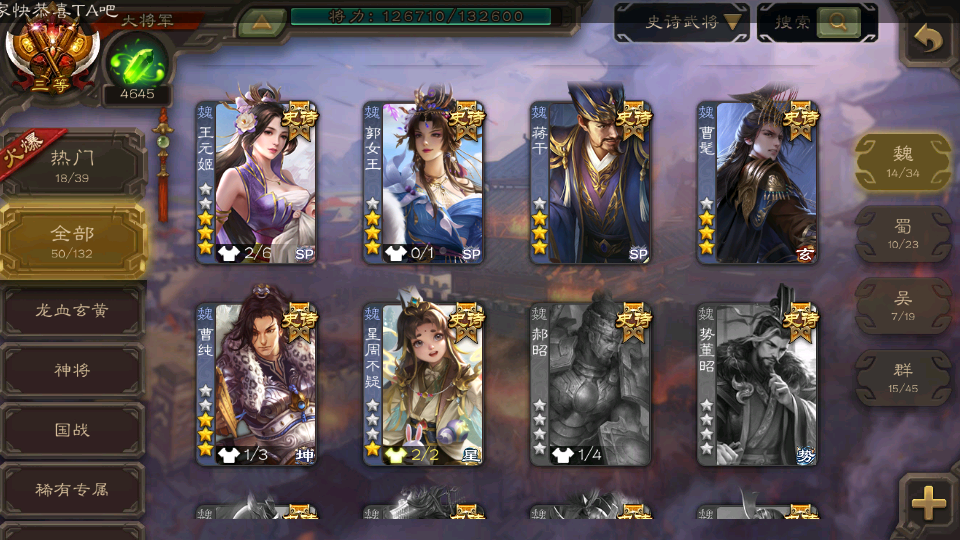The width and height of the screenshot is (960, 540).
Task: Go back with the return arrow
Action: coord(929,41)
